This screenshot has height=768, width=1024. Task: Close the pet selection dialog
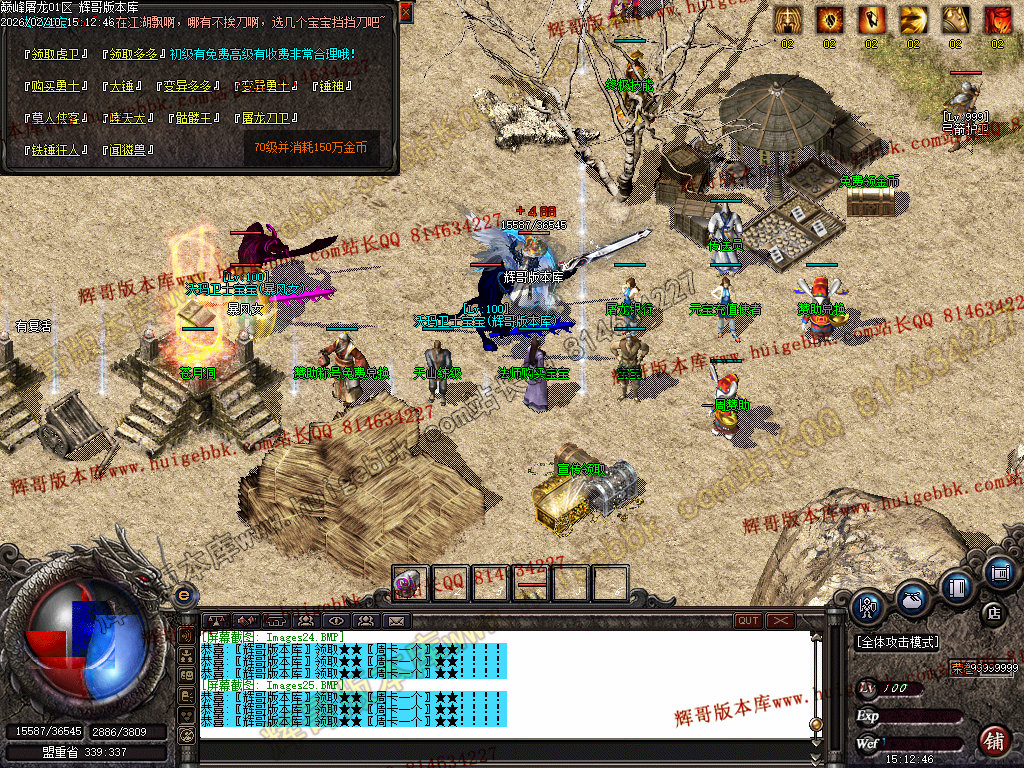point(406,12)
